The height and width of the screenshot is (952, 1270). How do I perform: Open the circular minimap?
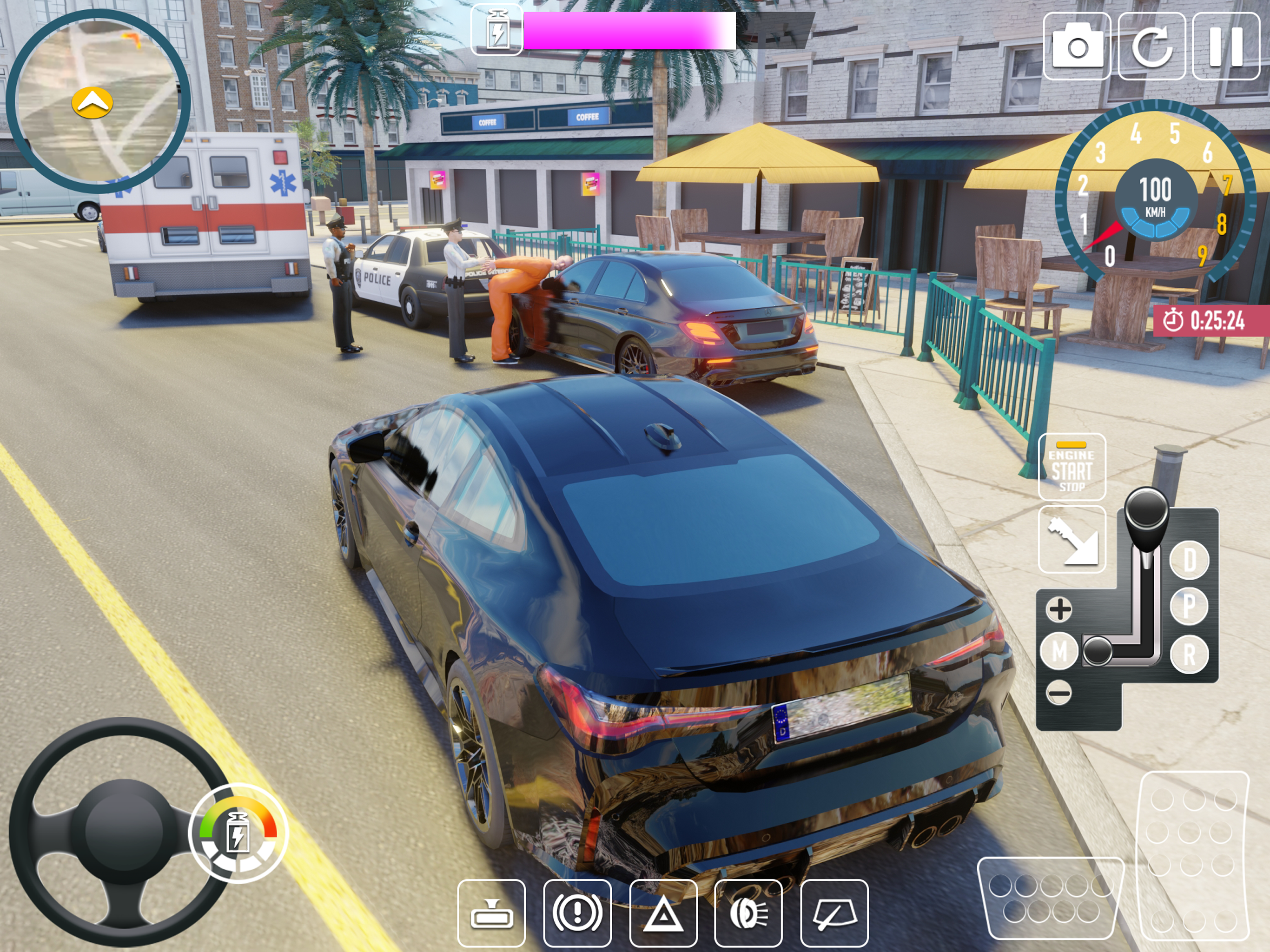click(98, 100)
